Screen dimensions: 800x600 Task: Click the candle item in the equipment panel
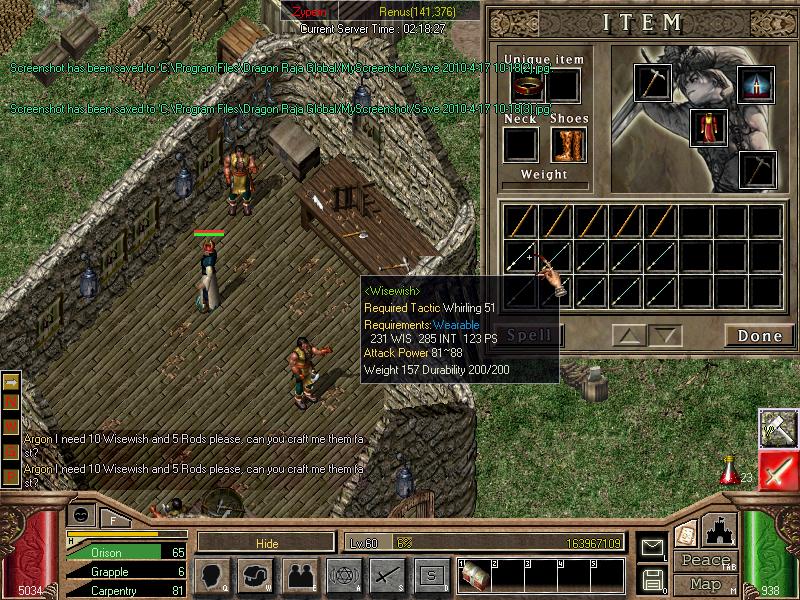[756, 84]
